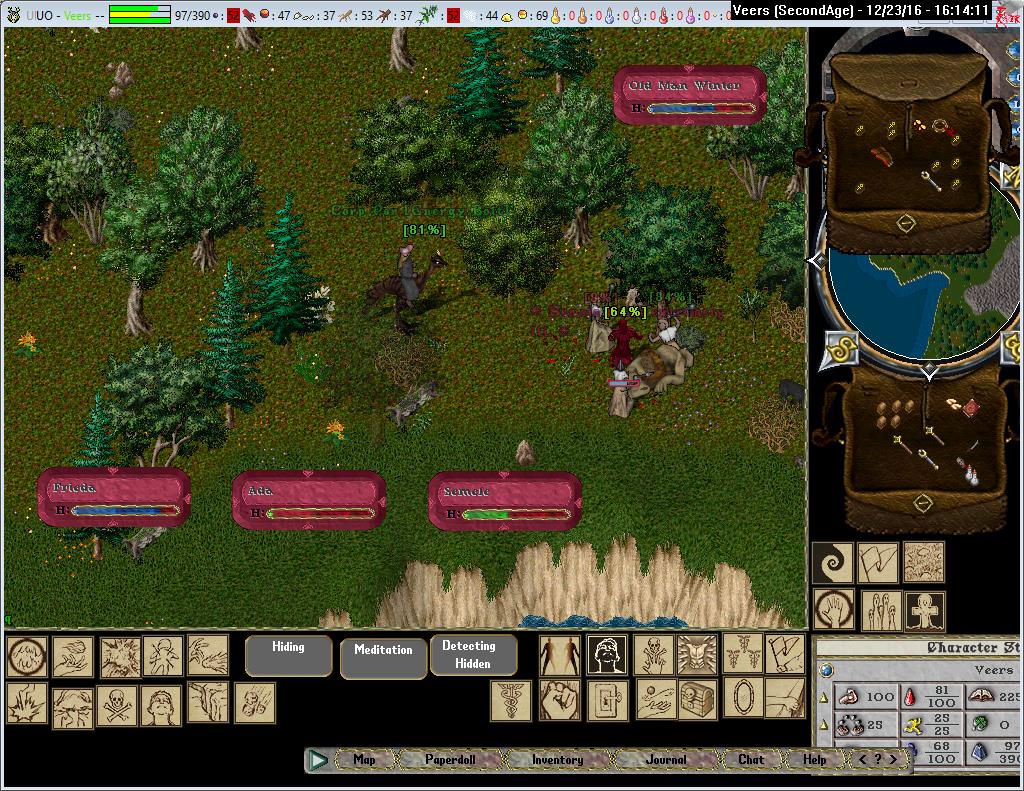Use the Hiding skill button
1024x791 pixels.
coord(288,655)
